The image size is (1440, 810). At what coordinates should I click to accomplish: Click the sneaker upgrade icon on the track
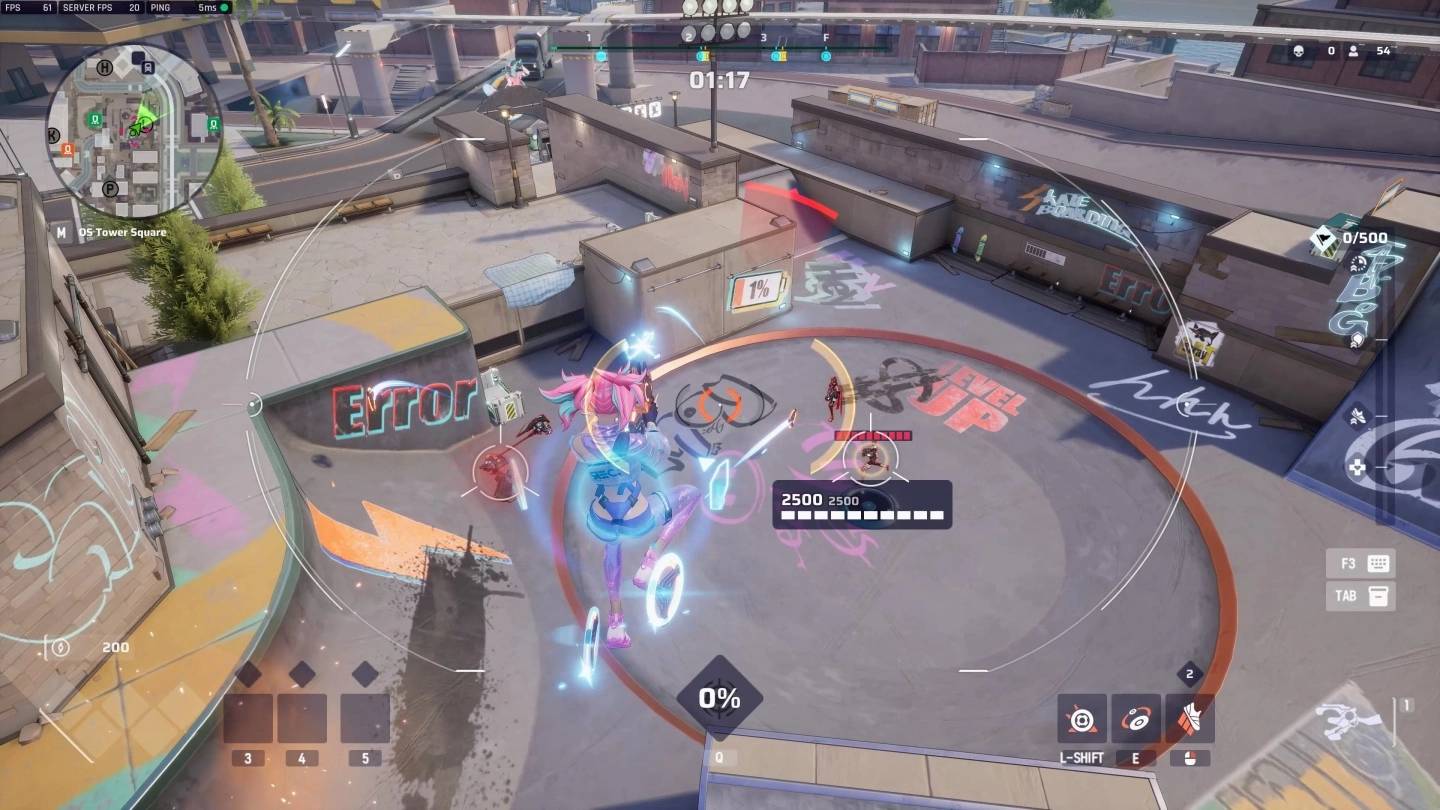pos(1356,417)
